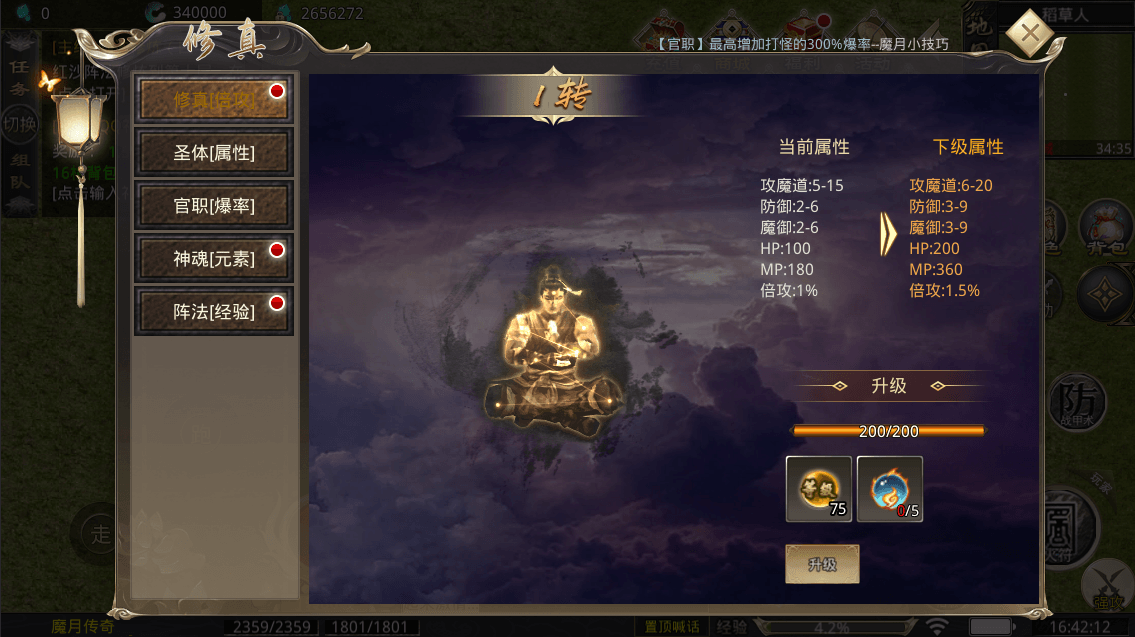1135x637 pixels.
Task: Switch to the 圣体[属性] tab
Action: (x=214, y=153)
